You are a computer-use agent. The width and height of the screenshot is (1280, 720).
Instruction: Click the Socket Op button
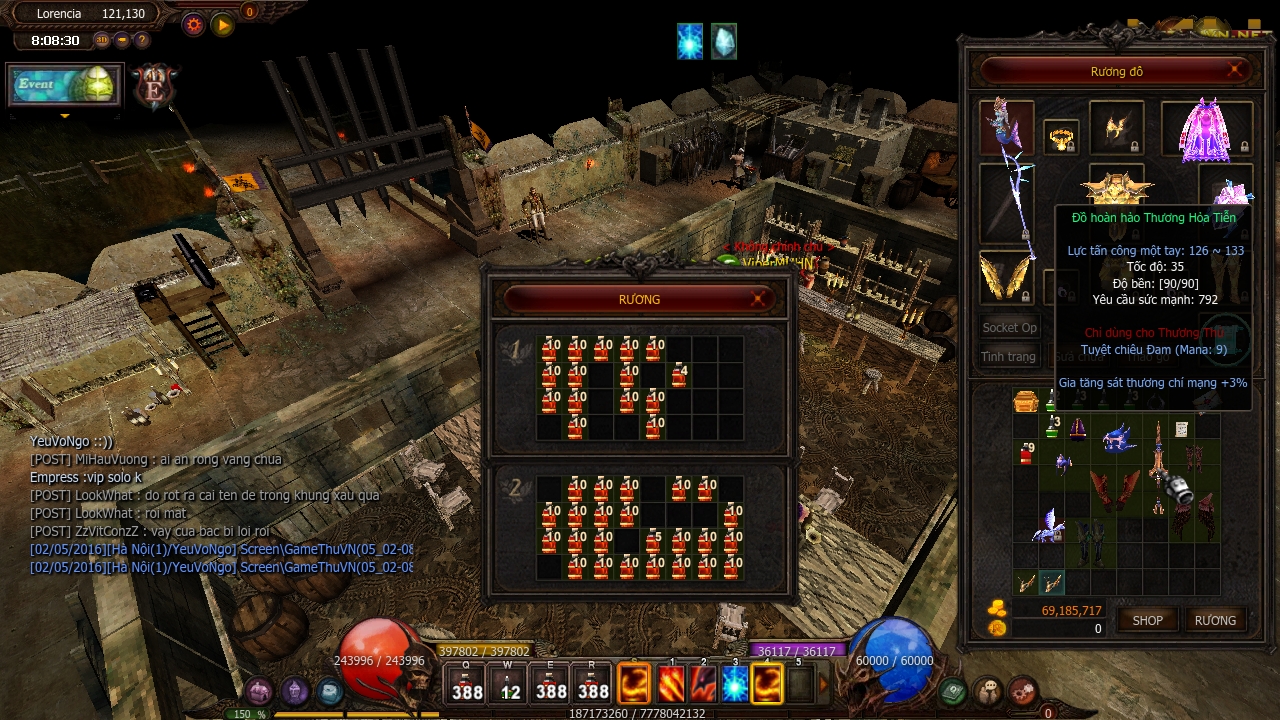tap(1009, 327)
